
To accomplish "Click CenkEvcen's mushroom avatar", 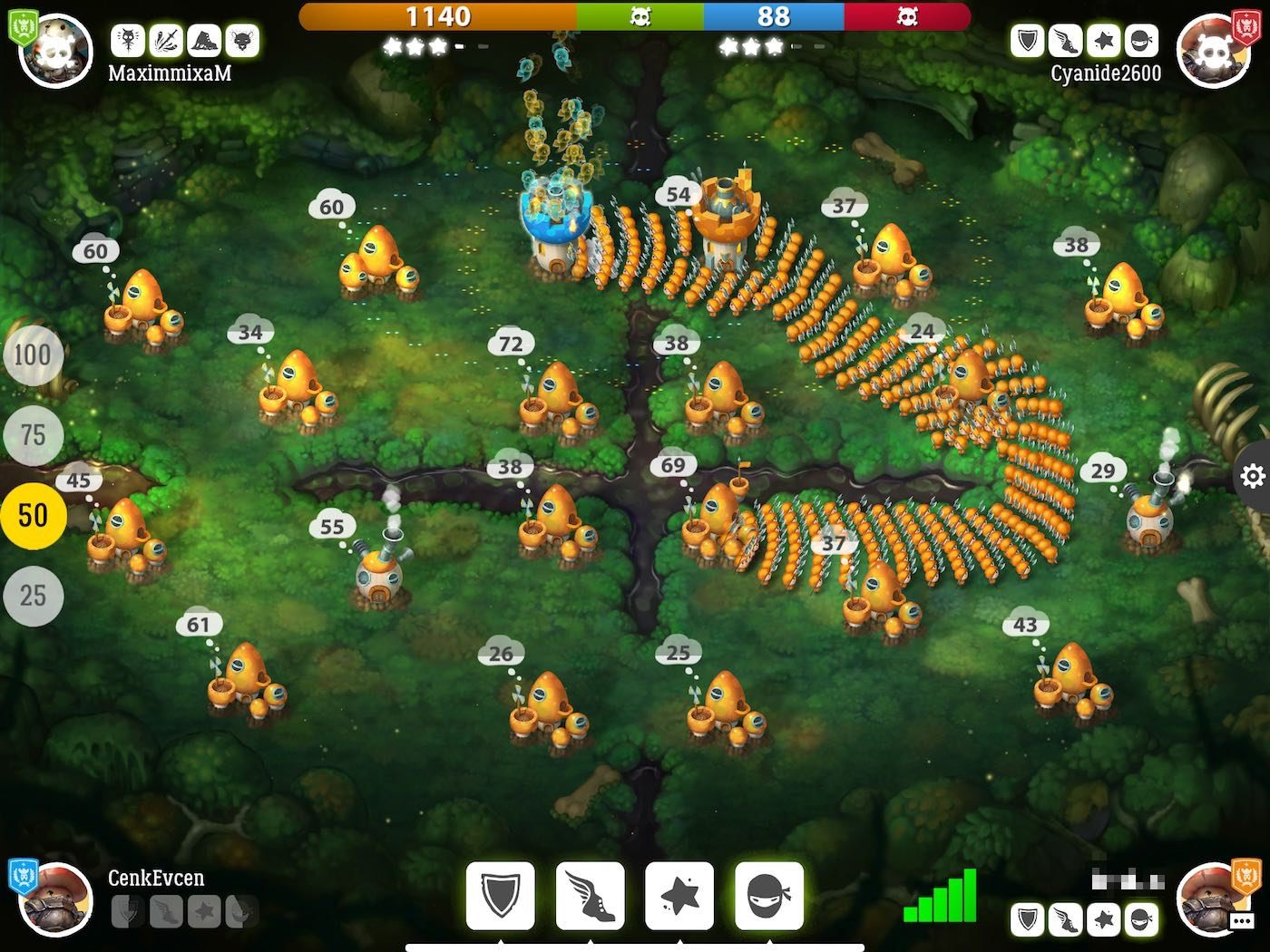I will point(54,899).
